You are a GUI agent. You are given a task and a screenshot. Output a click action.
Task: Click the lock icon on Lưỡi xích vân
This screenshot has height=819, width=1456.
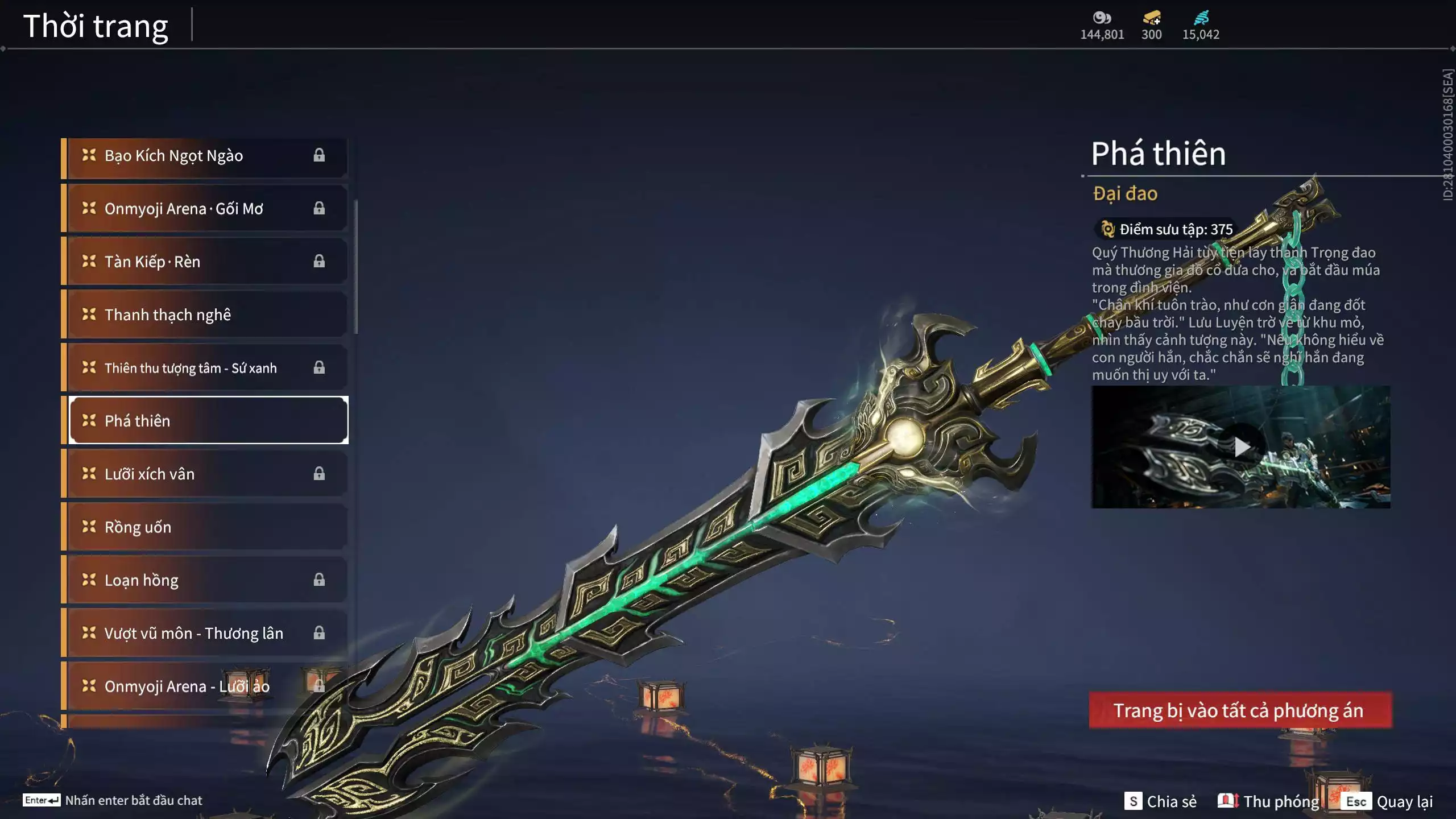click(319, 473)
